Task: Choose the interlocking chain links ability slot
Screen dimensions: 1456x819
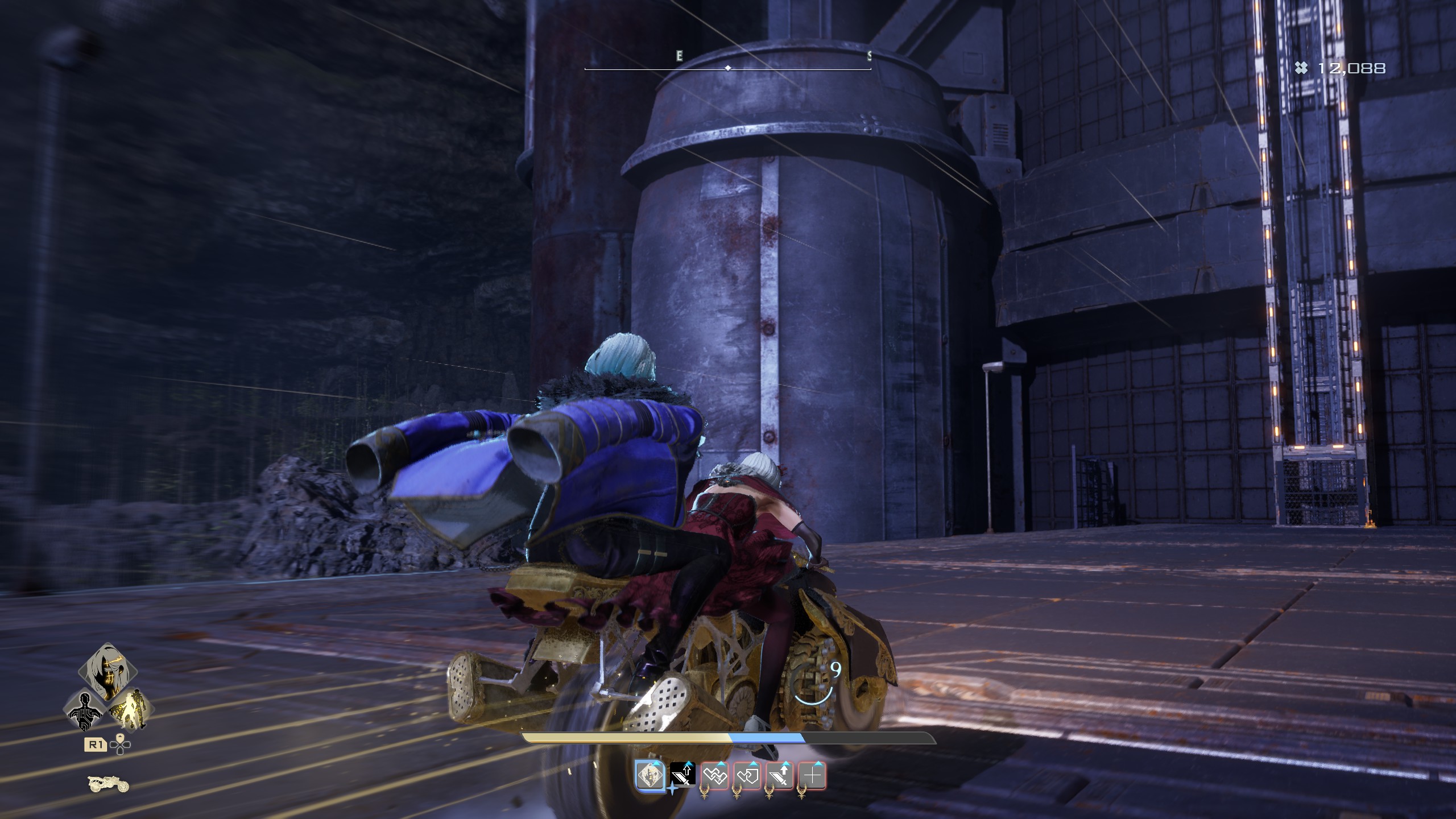Action: coord(715,776)
